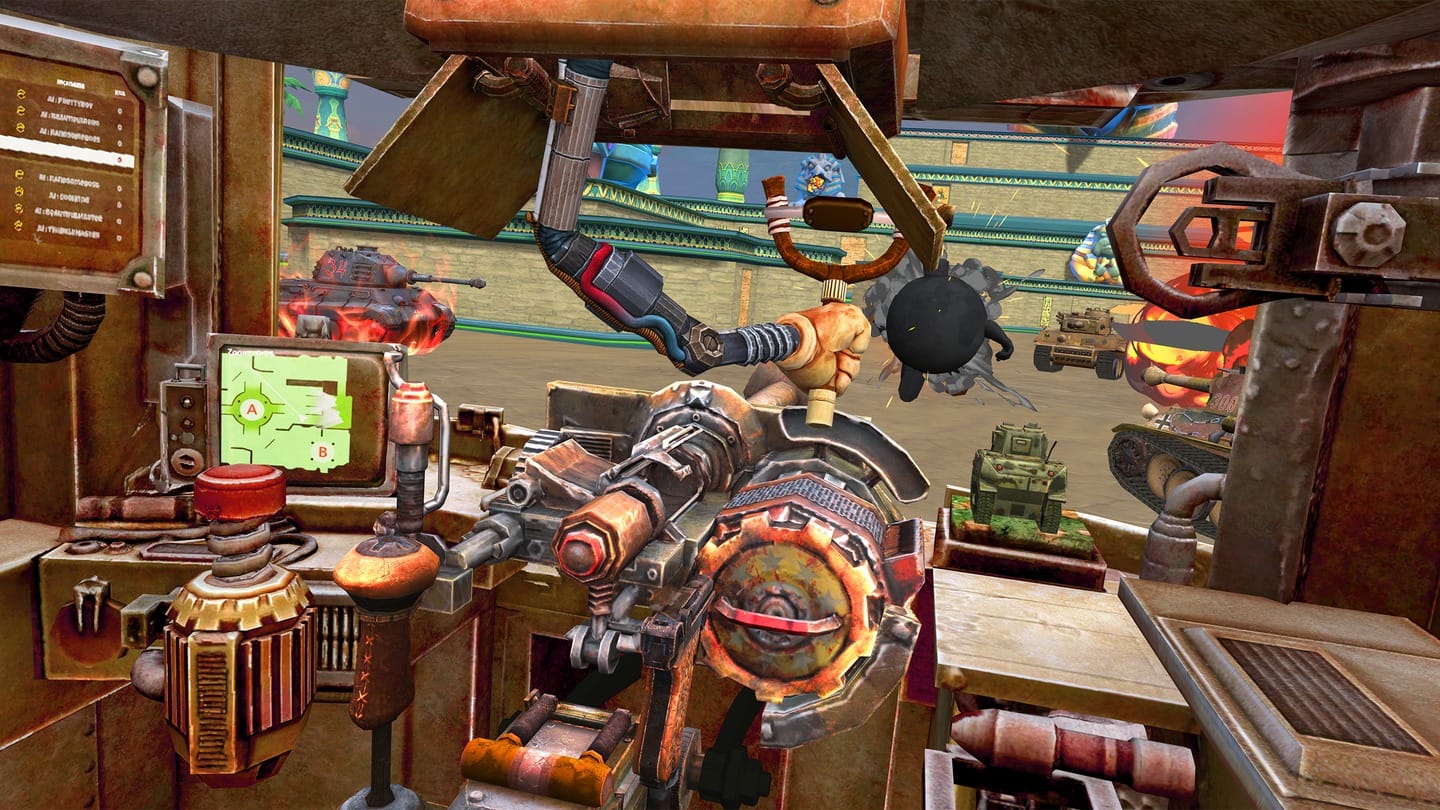1440x810 pixels.
Task: Click capture point A on the minimap
Action: pyautogui.click(x=251, y=409)
